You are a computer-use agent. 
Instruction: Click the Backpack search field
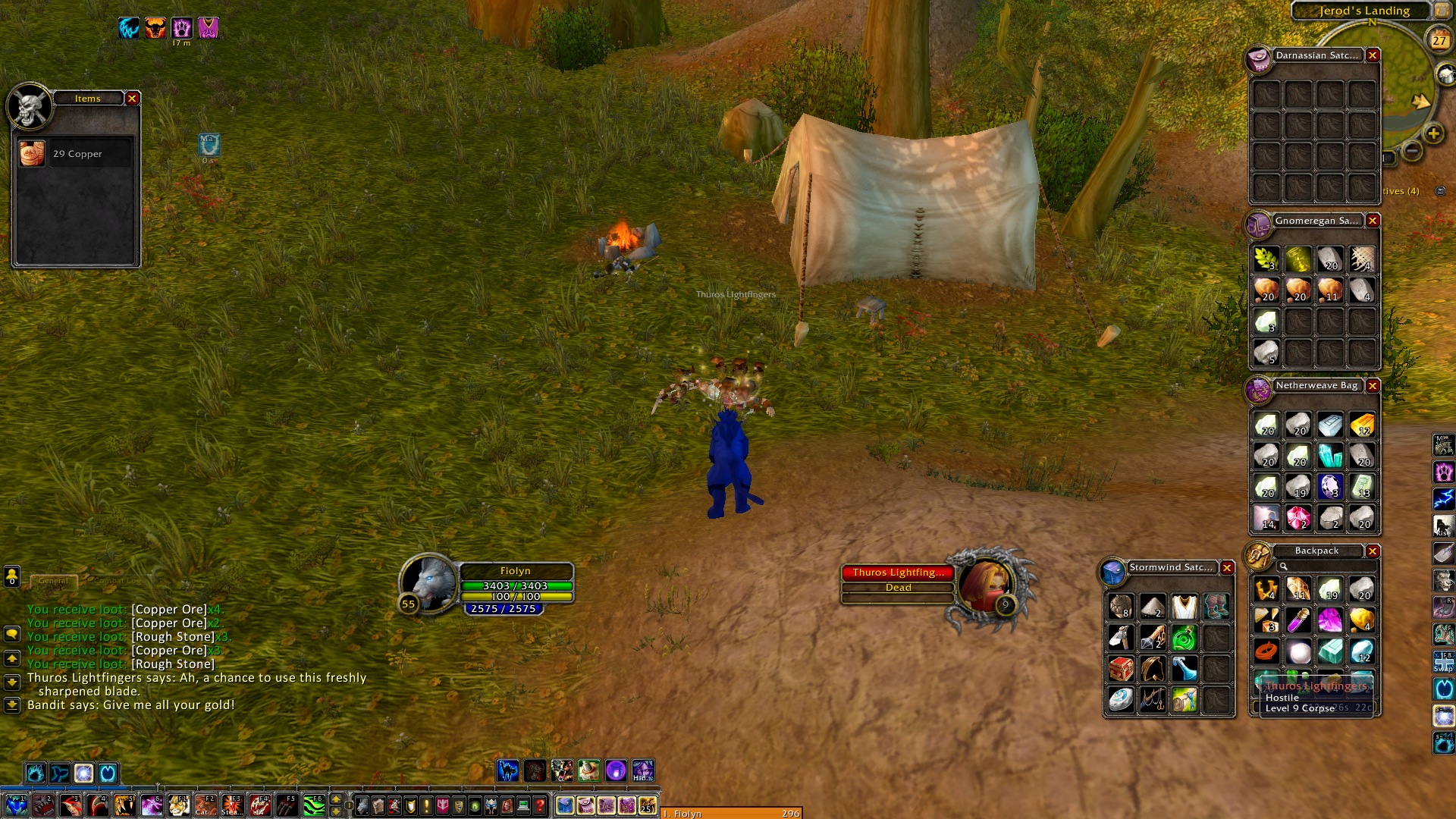[x=1327, y=566]
